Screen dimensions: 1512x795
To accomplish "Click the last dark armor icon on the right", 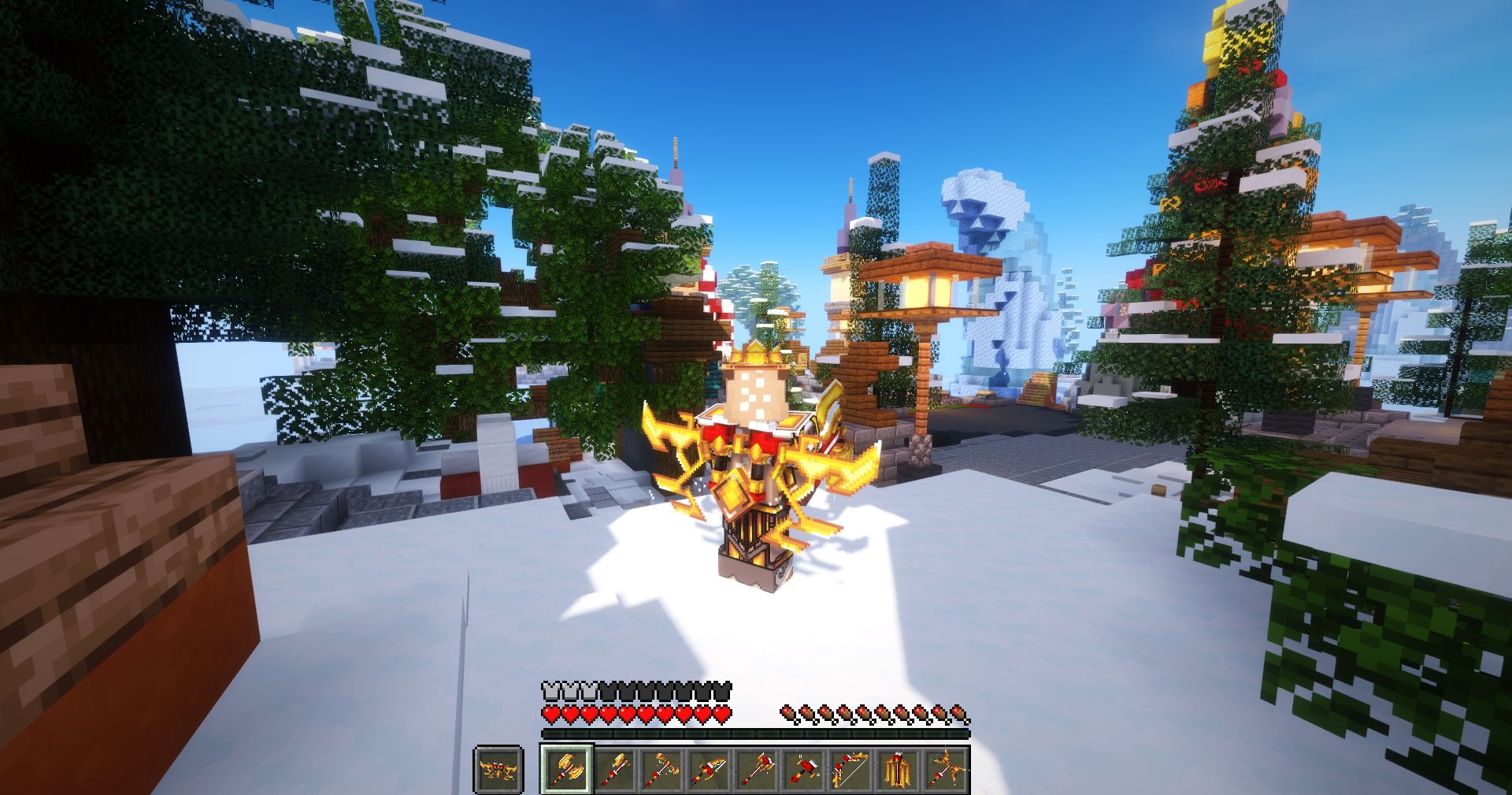I will point(721,690).
